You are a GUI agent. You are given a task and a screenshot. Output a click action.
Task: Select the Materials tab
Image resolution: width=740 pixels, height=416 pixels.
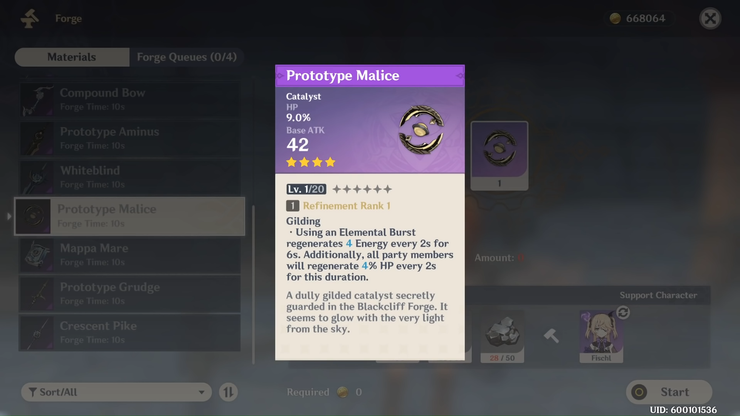pos(72,57)
